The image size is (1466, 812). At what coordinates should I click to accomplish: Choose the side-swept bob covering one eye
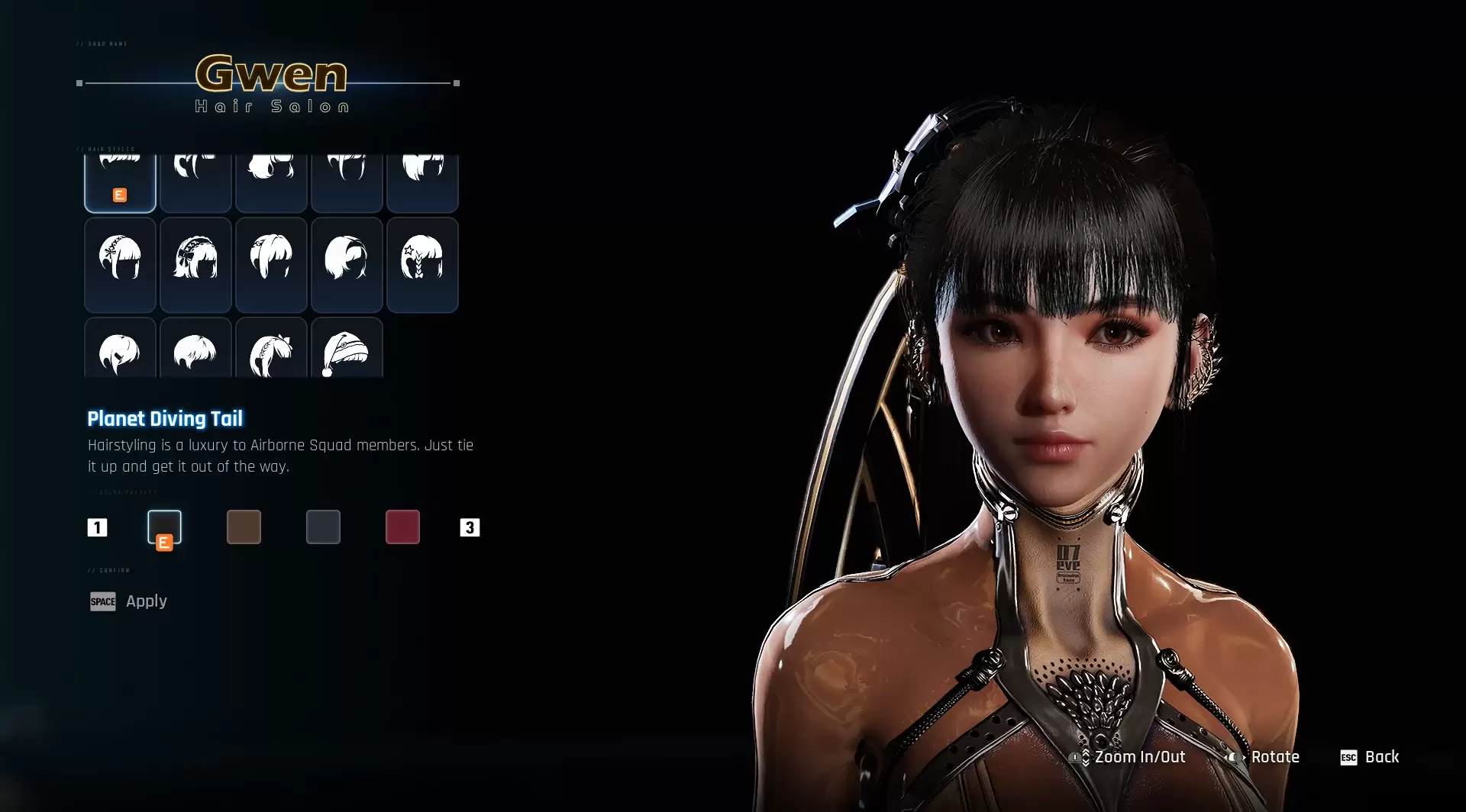pyautogui.click(x=347, y=264)
